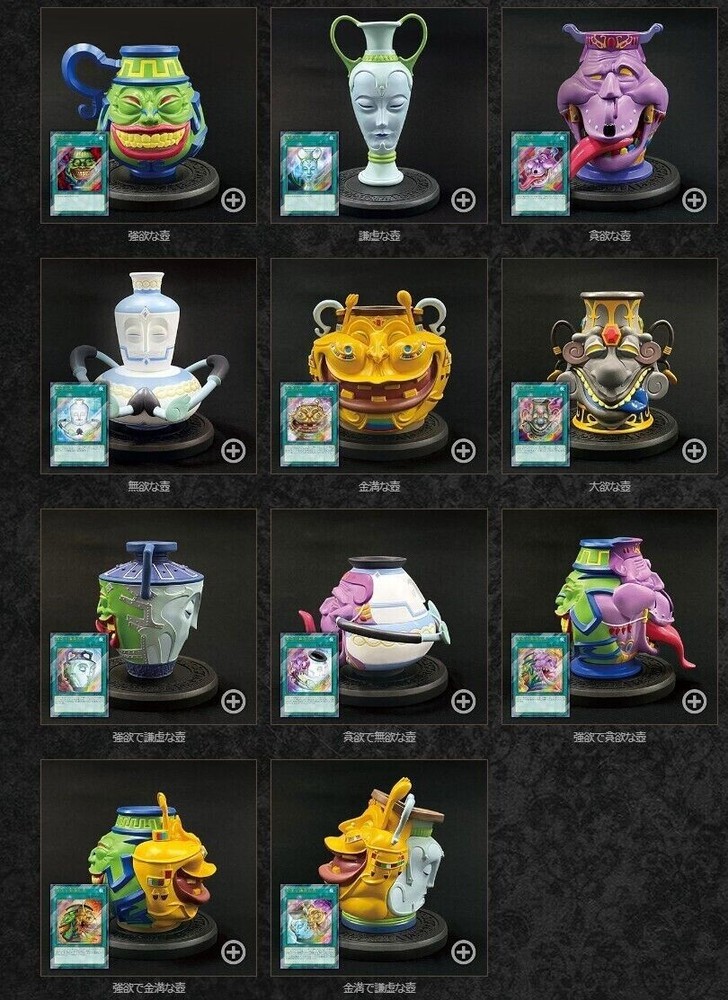Click the plus icon on 貪欲で無欲な壺 tile
Image resolution: width=728 pixels, height=1000 pixels.
463,701
